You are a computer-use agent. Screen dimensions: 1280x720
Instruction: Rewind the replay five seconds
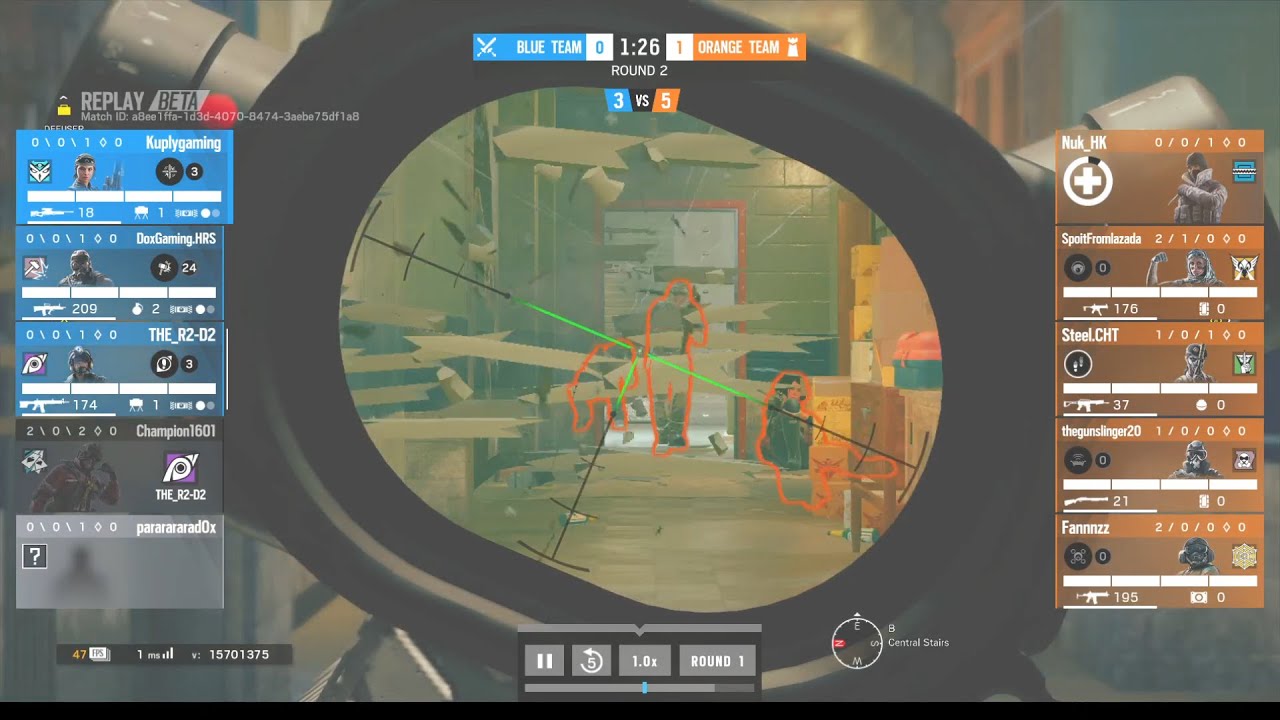591,661
